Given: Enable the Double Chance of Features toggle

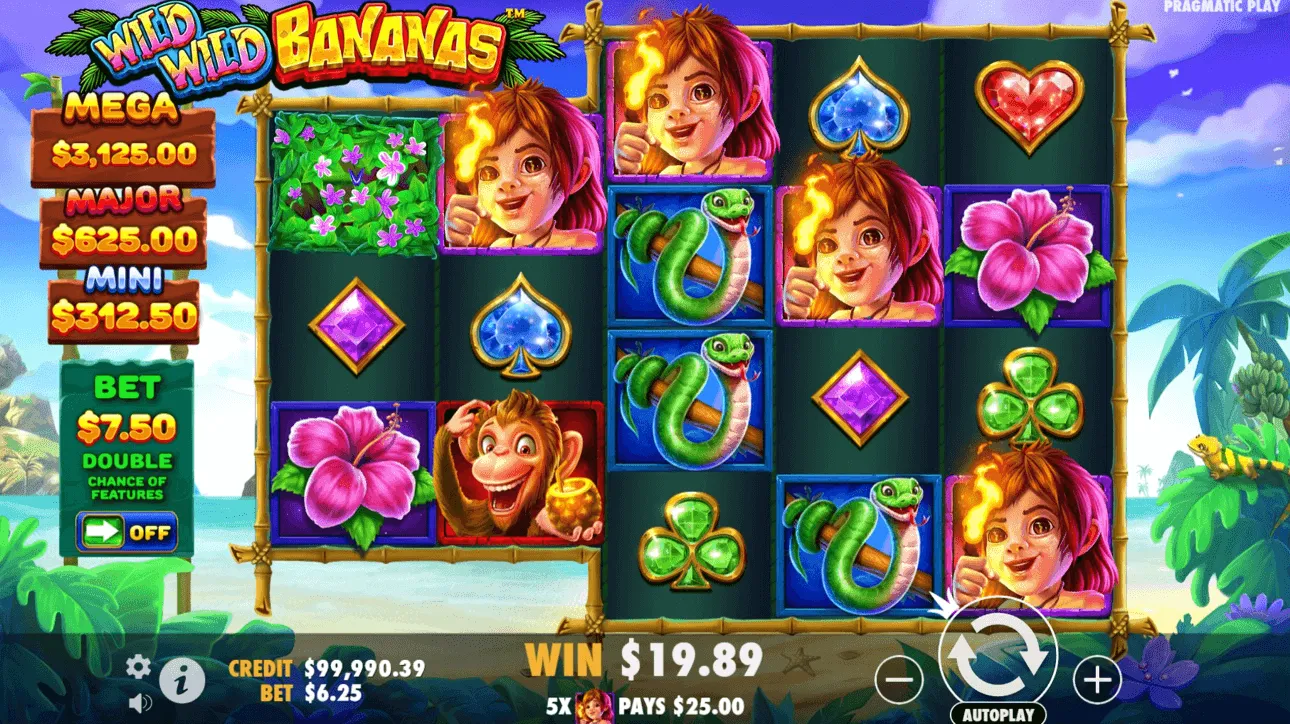Looking at the screenshot, I should coord(128,530).
